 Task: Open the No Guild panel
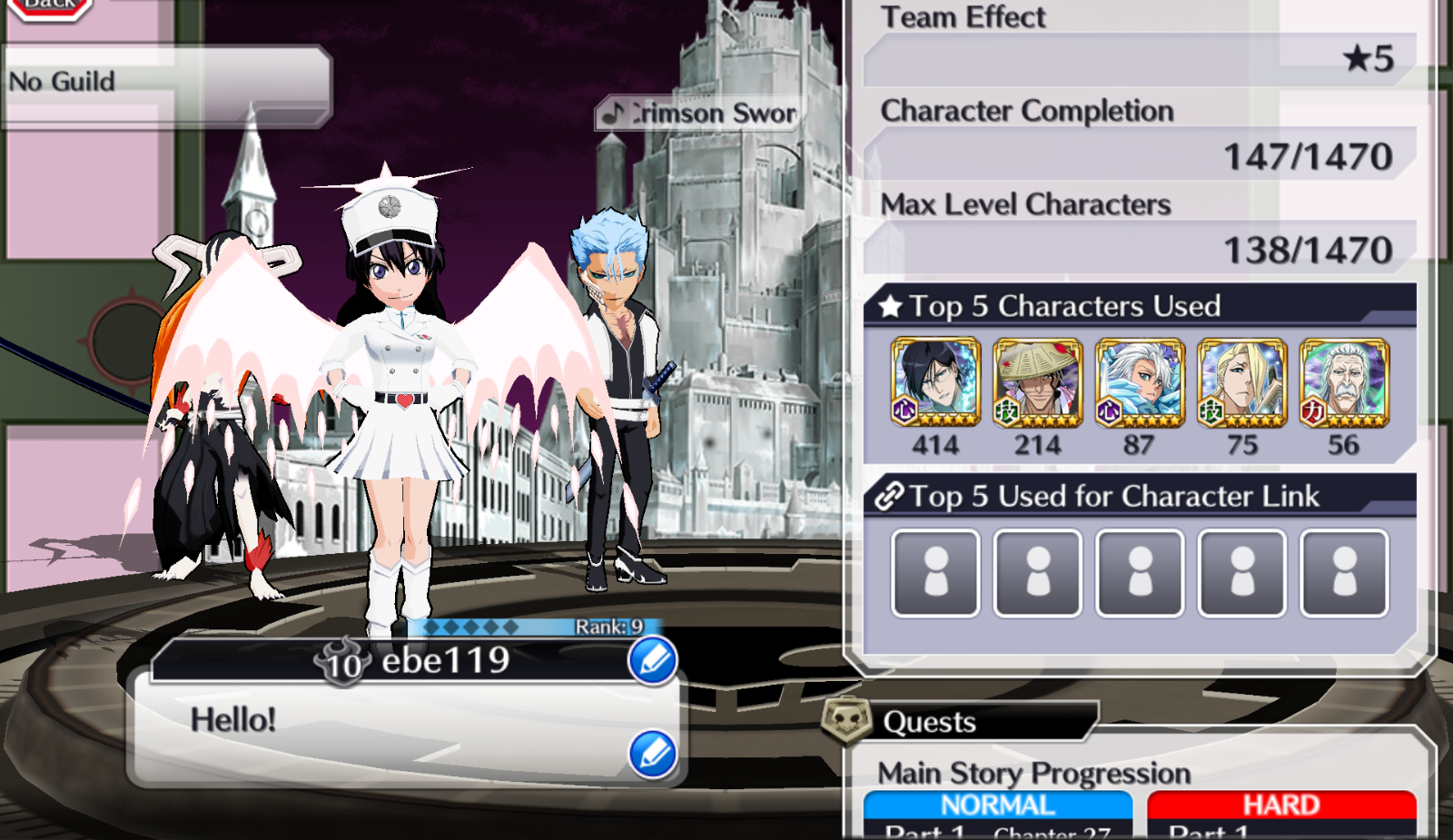click(165, 84)
